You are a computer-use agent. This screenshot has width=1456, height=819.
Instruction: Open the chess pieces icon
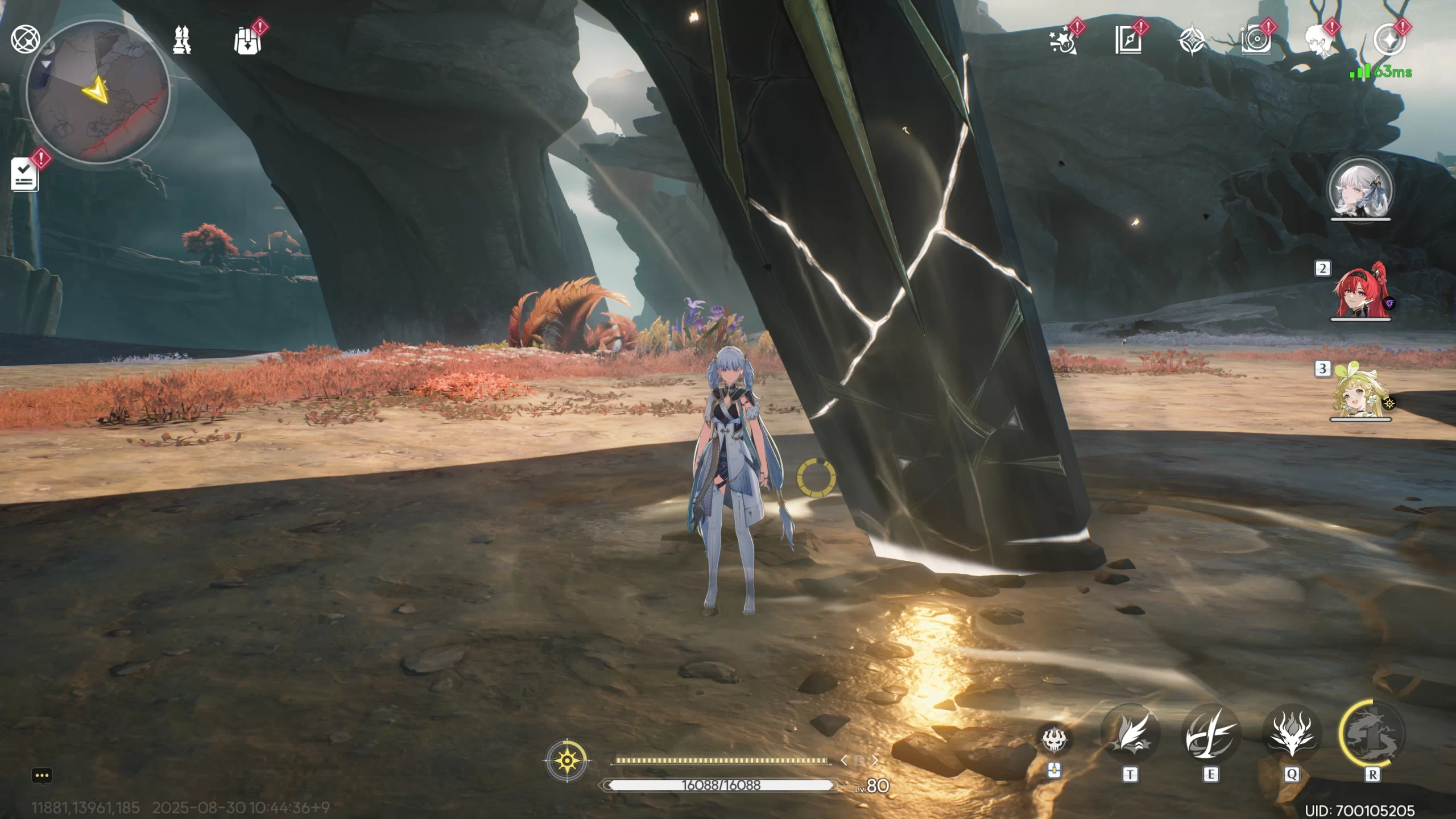pos(182,40)
